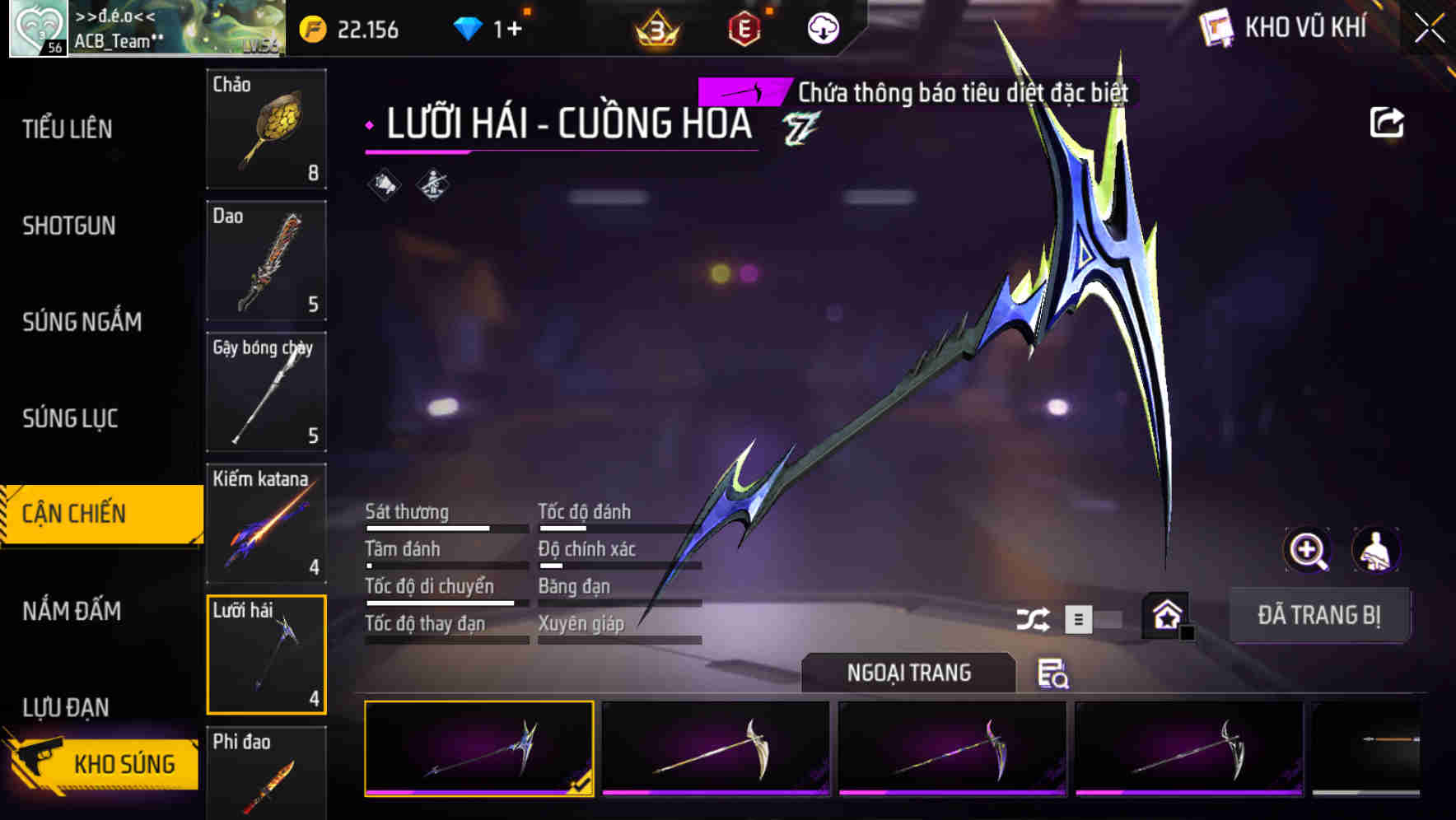The height and width of the screenshot is (820, 1456).
Task: Click the ĐÃ TRANG BỊ button
Action: coord(1320,615)
